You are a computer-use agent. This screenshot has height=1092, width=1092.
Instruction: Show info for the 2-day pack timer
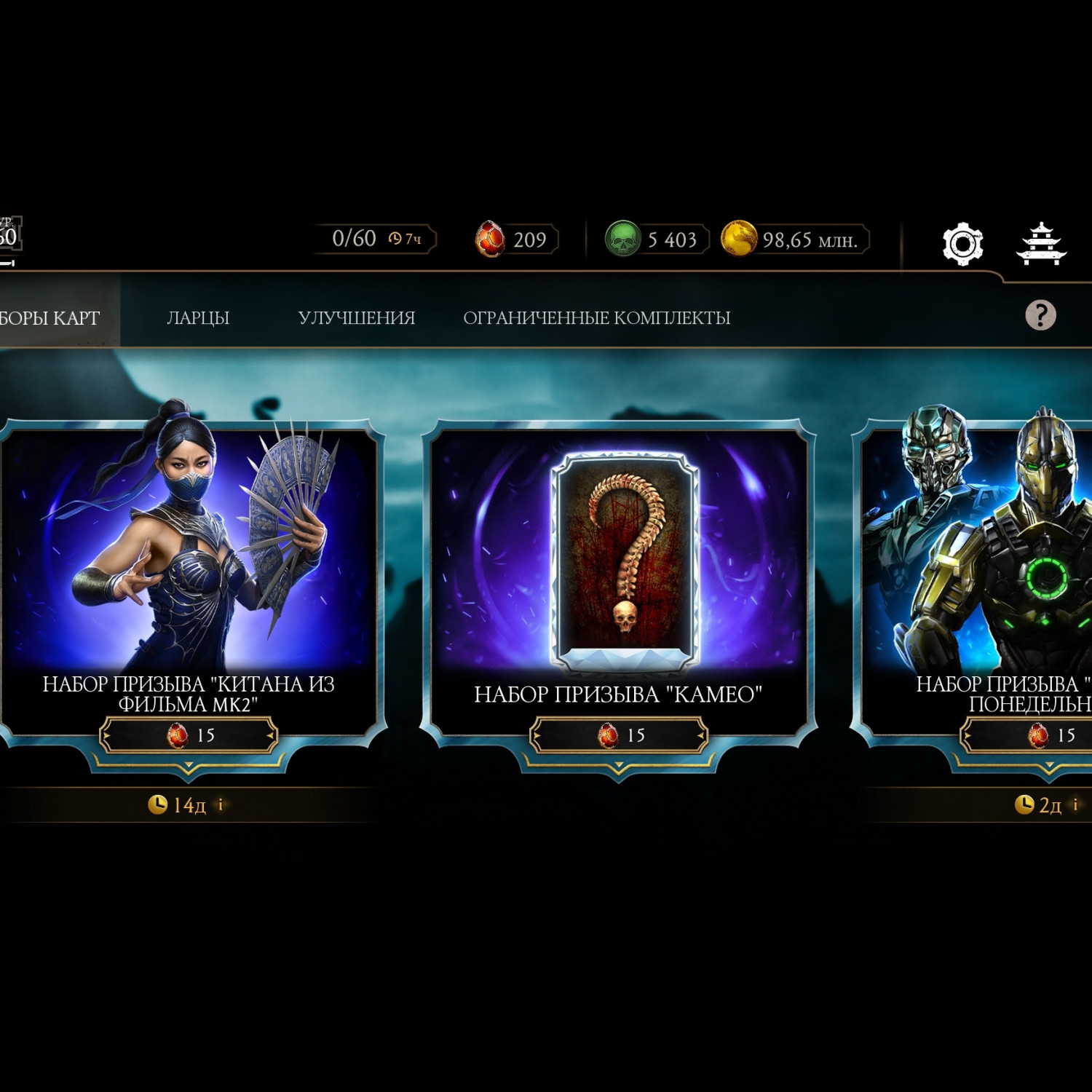pos(1075,804)
